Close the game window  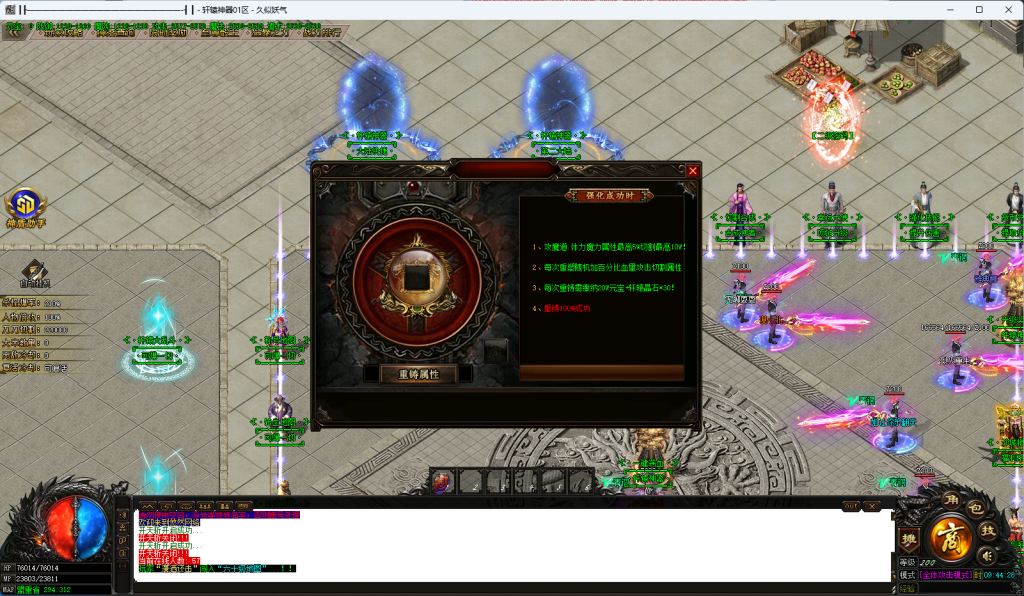point(1007,9)
